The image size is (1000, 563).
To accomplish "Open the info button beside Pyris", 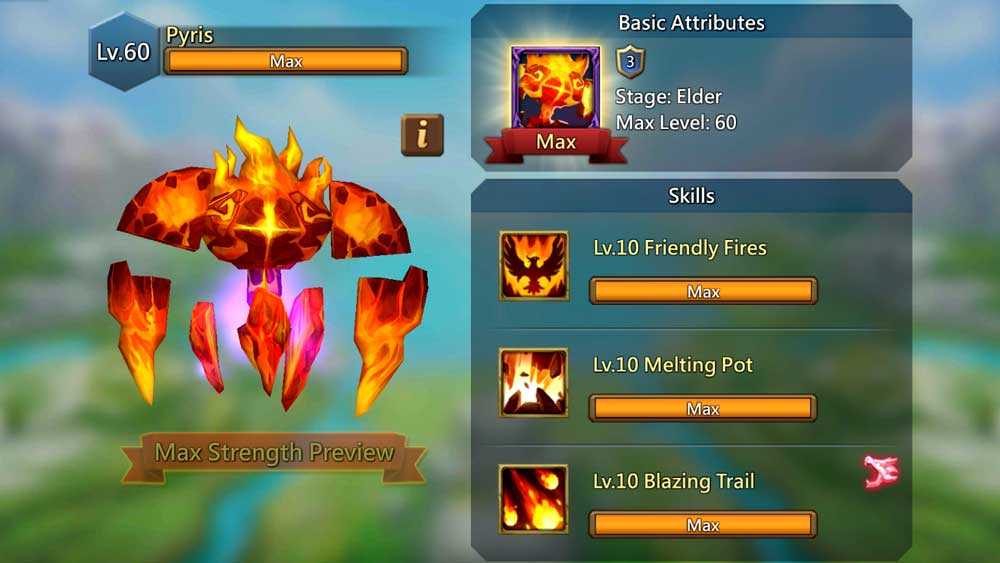I will point(422,135).
